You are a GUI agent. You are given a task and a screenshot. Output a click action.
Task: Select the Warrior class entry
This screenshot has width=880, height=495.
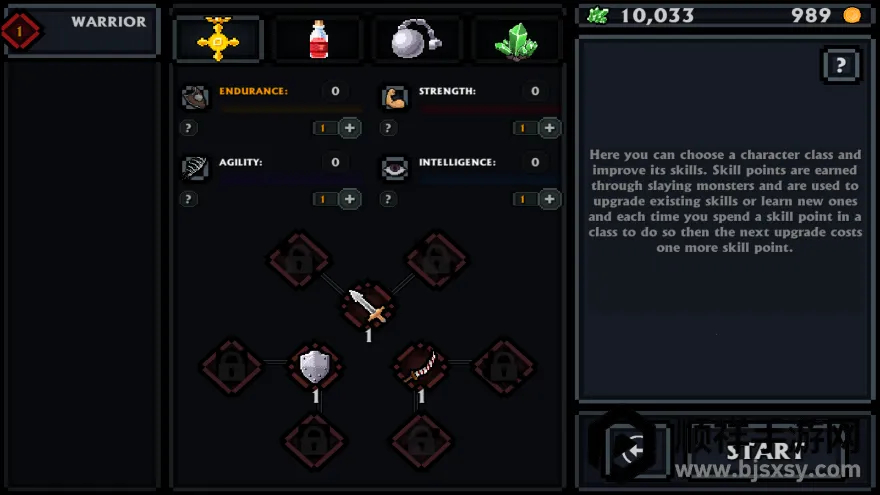82,30
